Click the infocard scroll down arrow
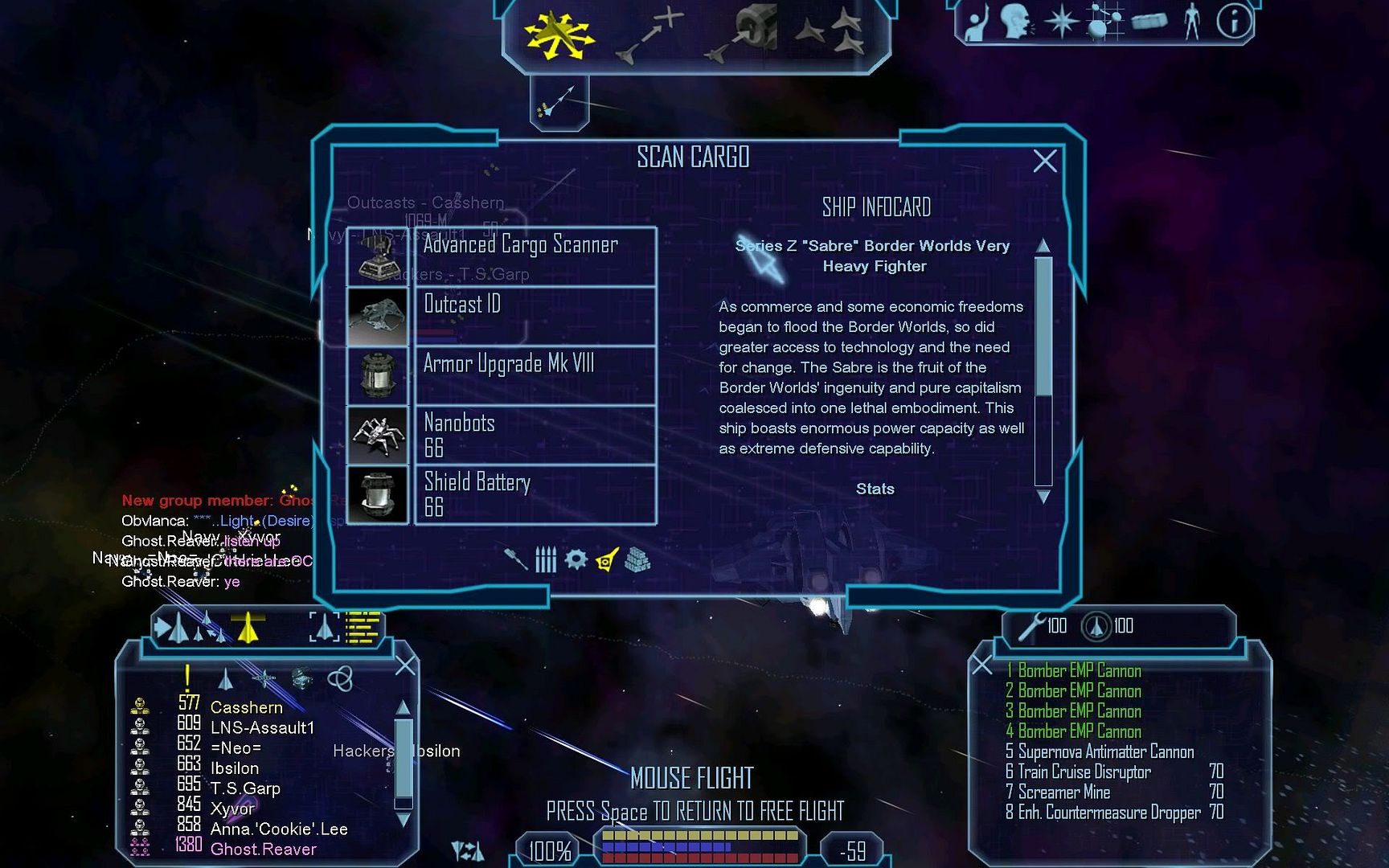This screenshot has width=1389, height=868. point(1043,497)
